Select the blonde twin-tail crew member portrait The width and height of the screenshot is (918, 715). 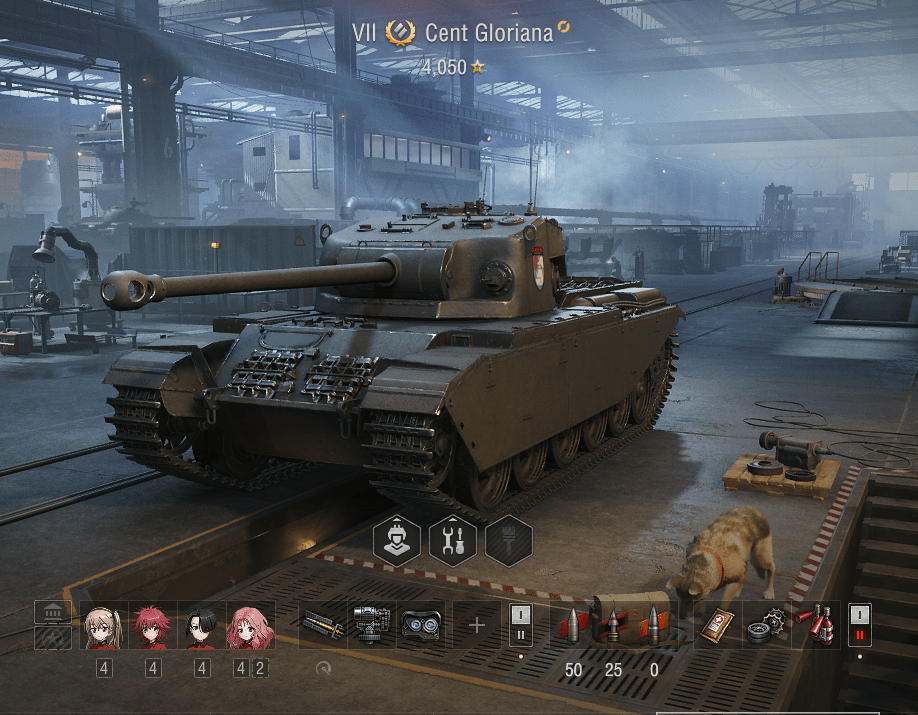click(103, 626)
